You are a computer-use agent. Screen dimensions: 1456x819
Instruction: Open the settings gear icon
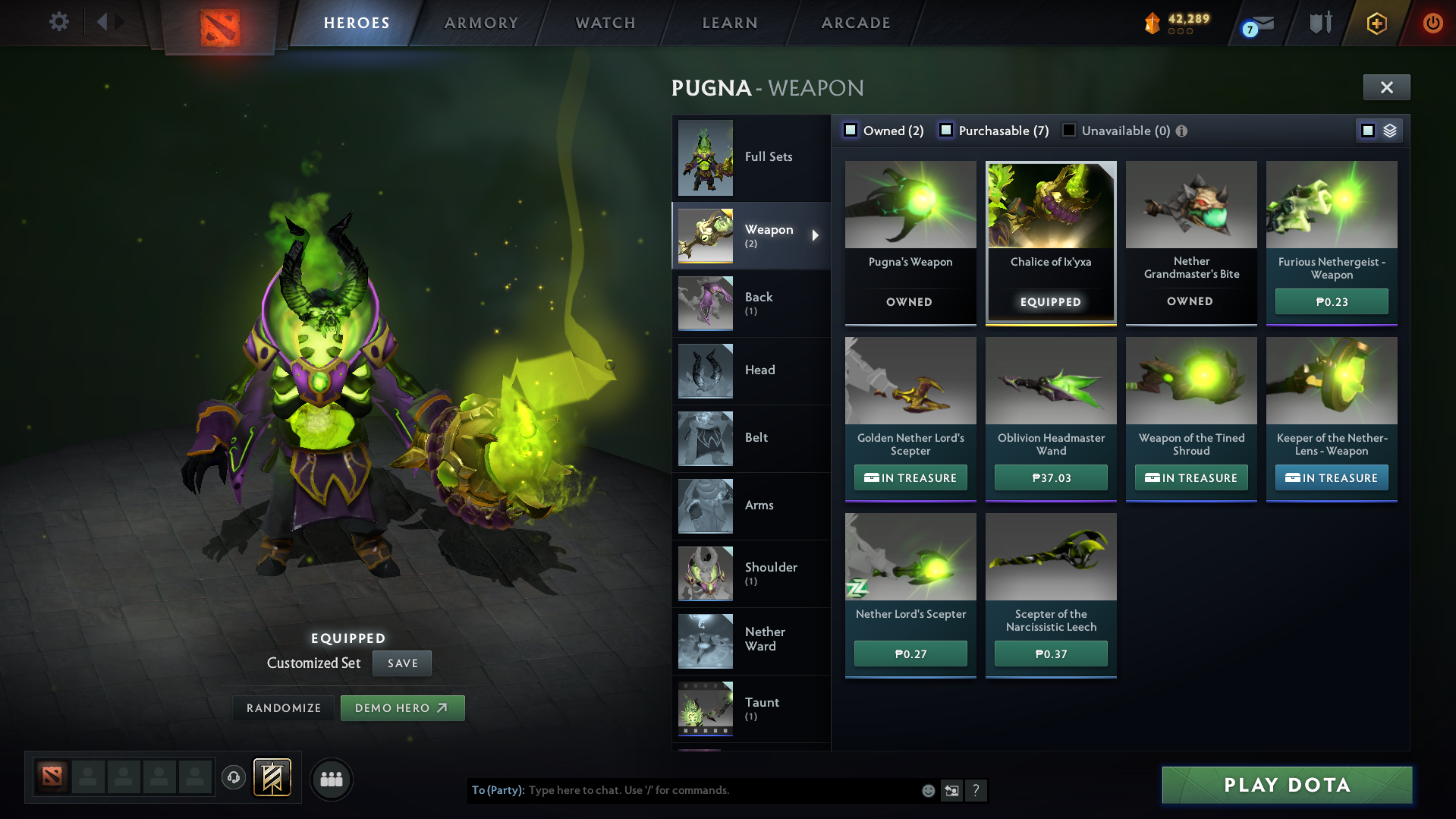pyautogui.click(x=58, y=22)
